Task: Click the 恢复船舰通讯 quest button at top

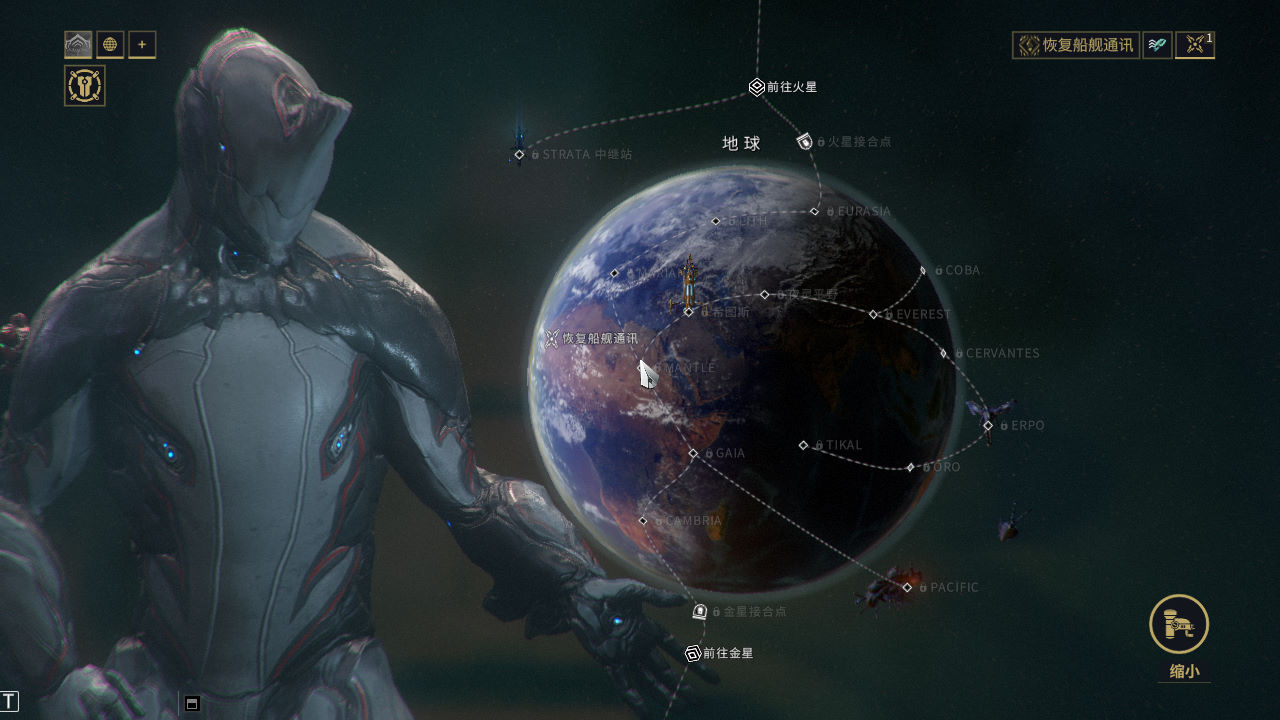Action: pos(1076,45)
